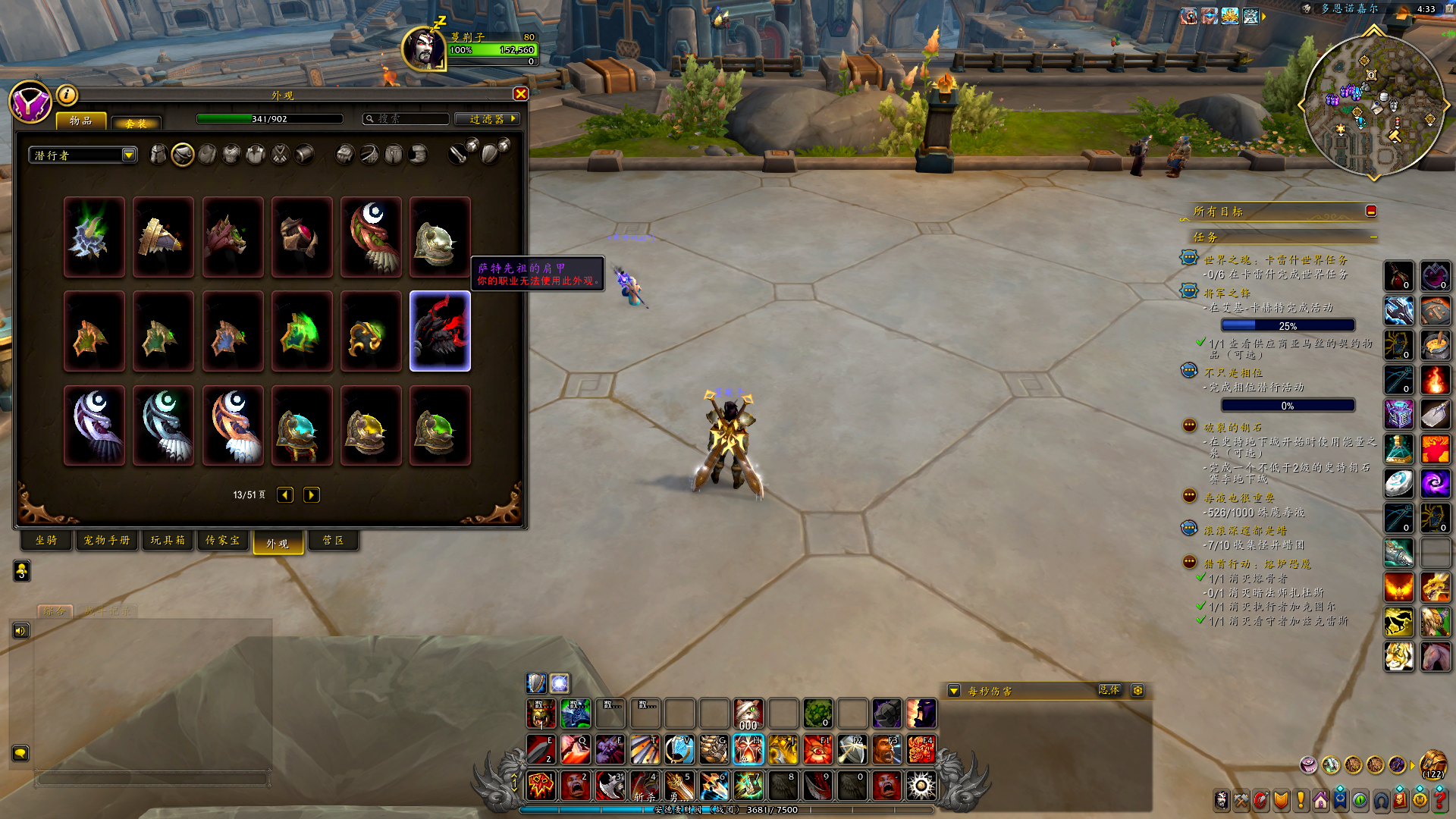Switch to the 套装 sets tab
This screenshot has width=1456, height=819.
[136, 123]
